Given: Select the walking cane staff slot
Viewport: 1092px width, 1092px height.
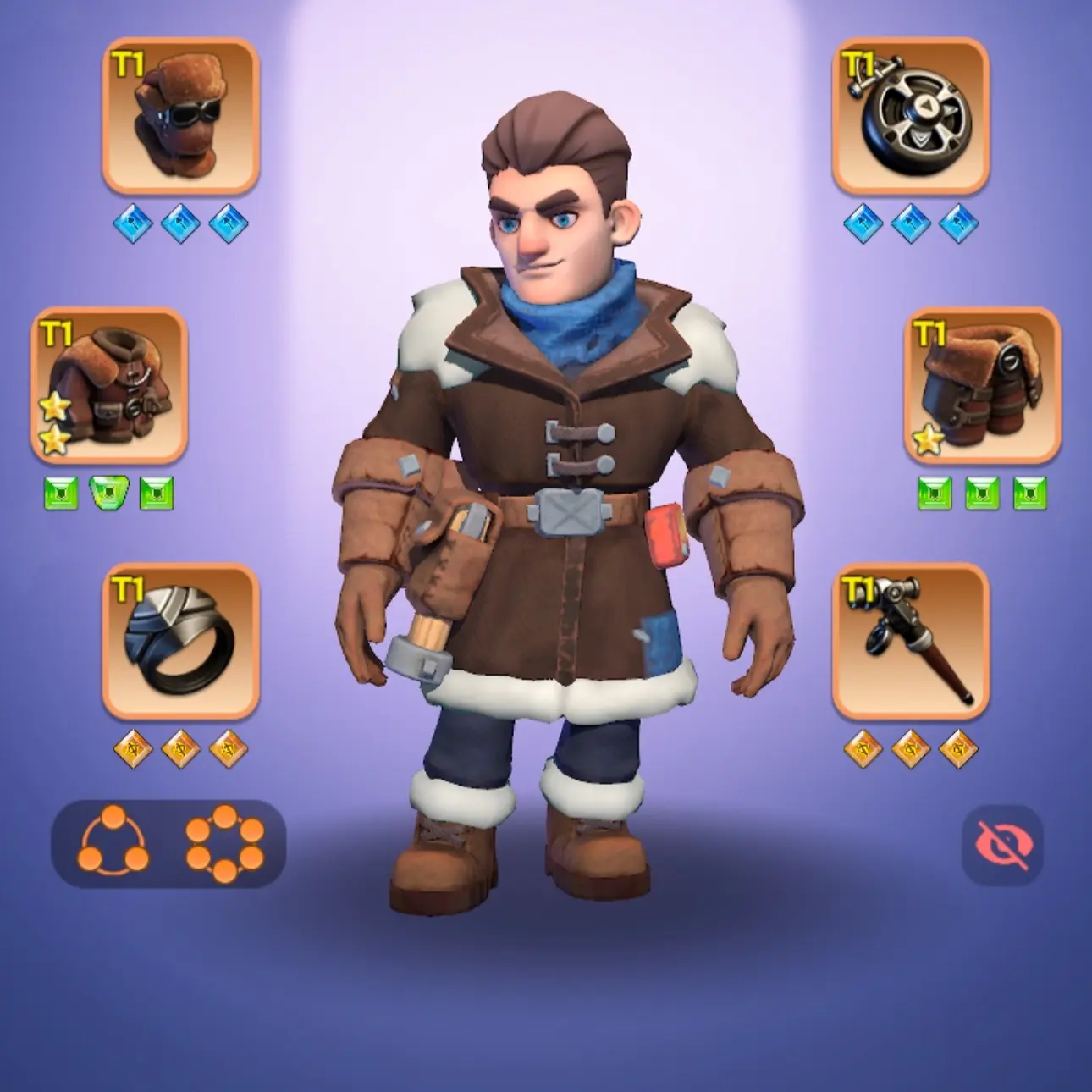Looking at the screenshot, I should [911, 642].
